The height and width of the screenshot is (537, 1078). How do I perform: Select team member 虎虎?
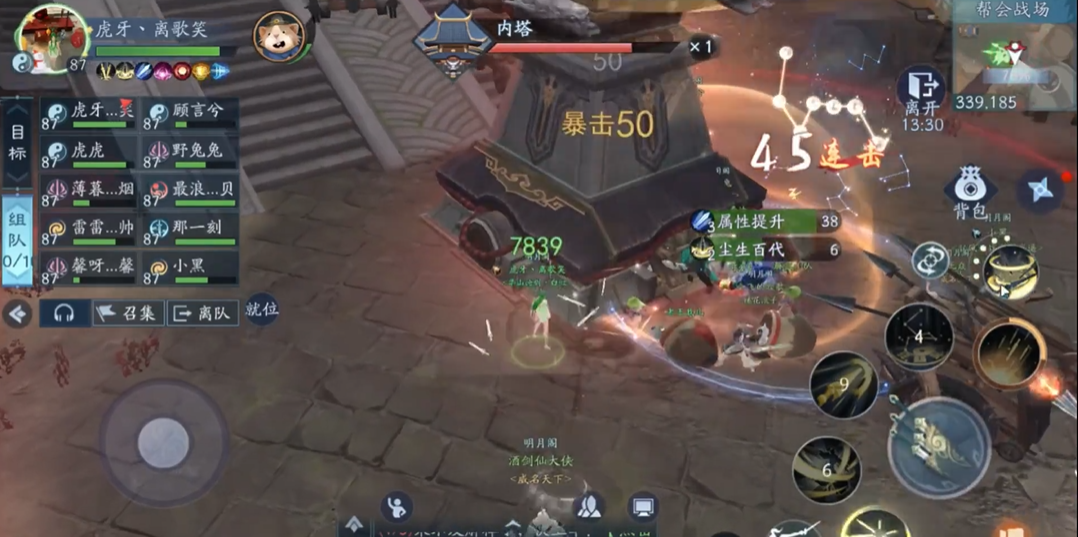coord(90,152)
